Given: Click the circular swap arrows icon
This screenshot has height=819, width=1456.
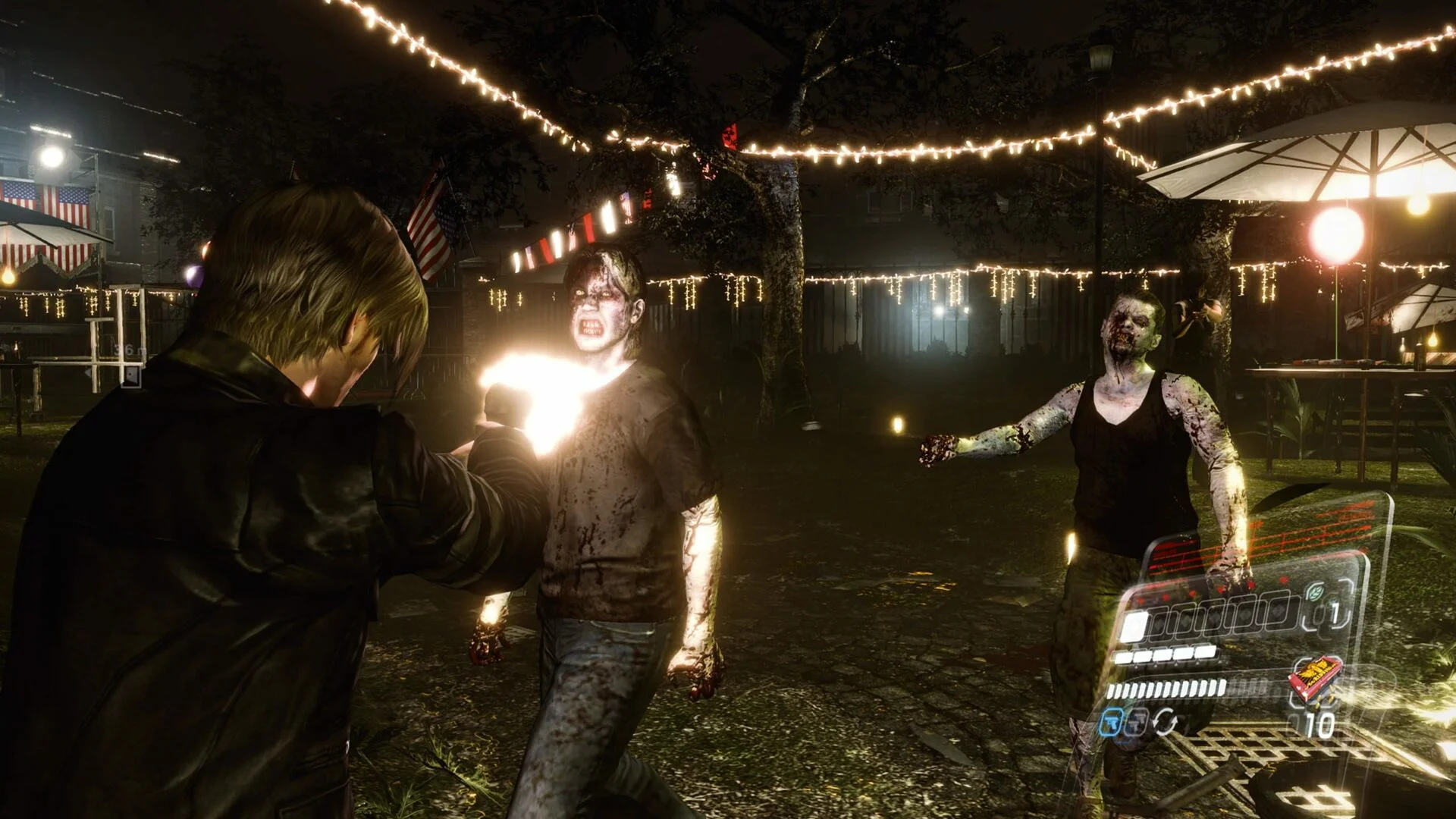Looking at the screenshot, I should 1165,722.
